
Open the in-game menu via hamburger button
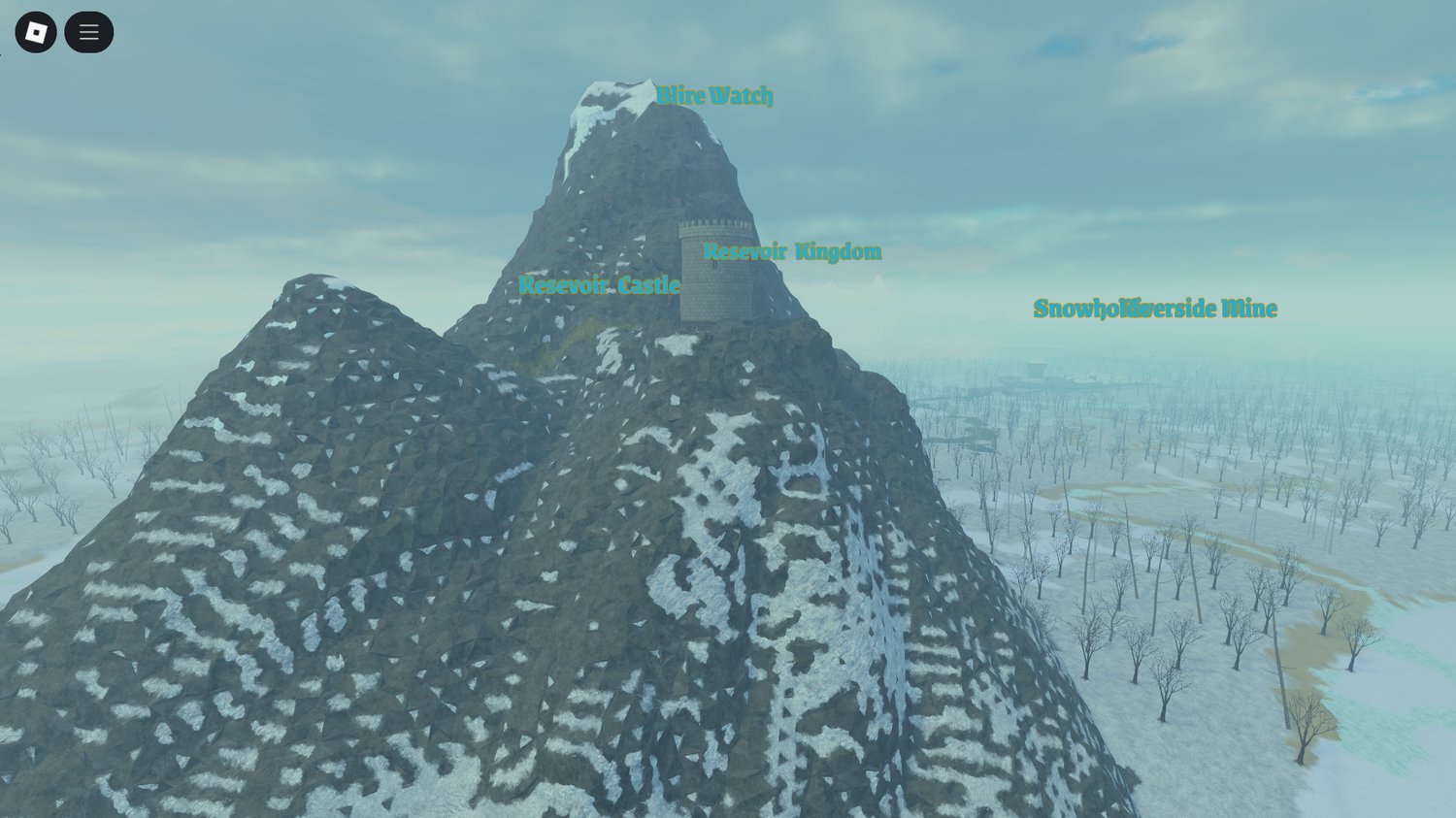click(88, 31)
